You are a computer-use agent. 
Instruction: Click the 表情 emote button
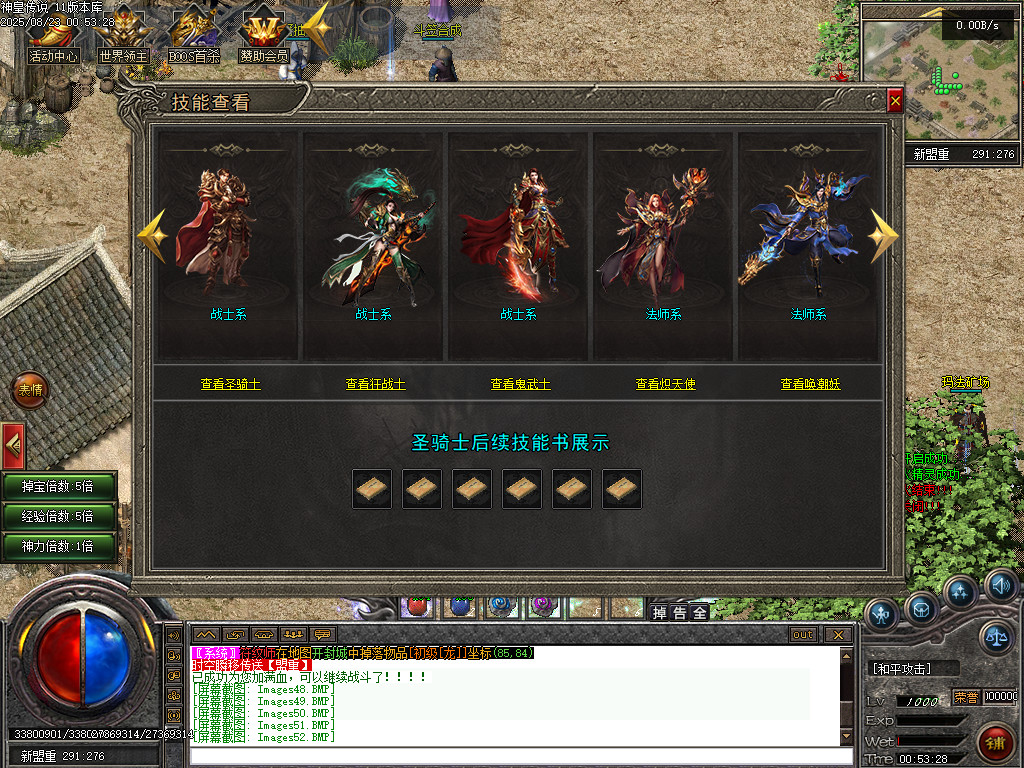(30, 390)
